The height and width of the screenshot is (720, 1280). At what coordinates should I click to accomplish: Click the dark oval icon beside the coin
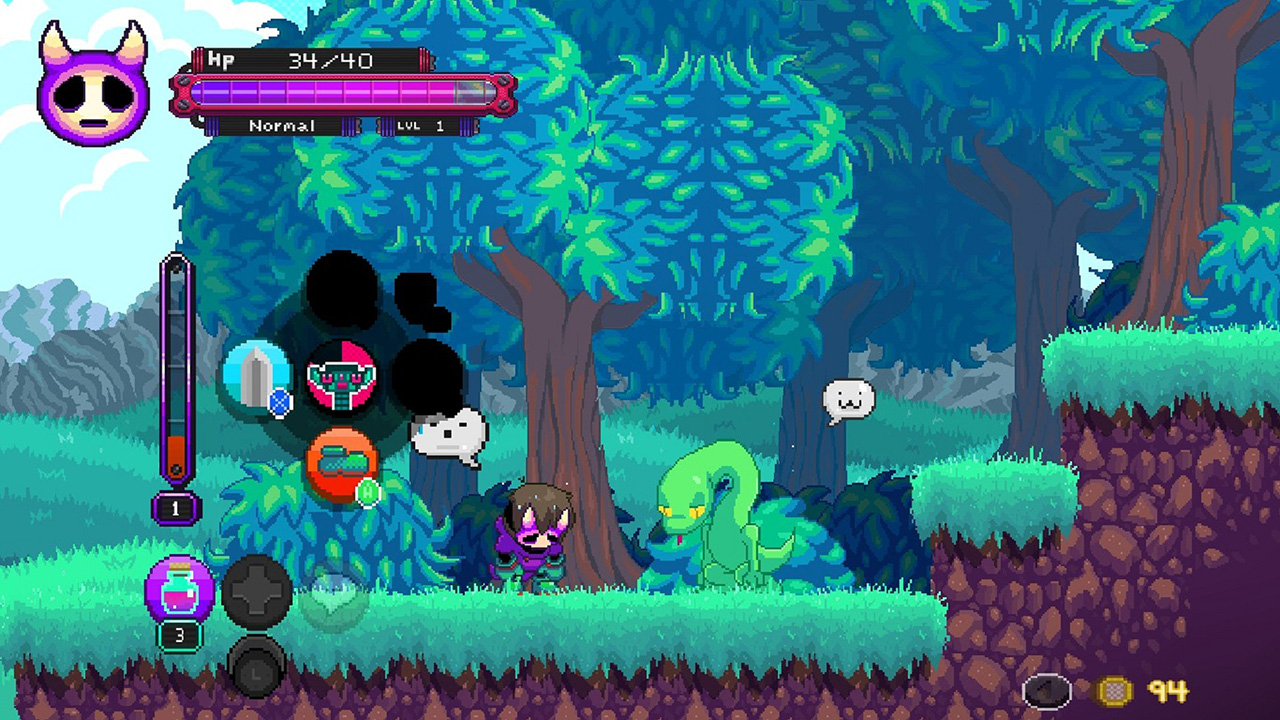pyautogui.click(x=1046, y=691)
